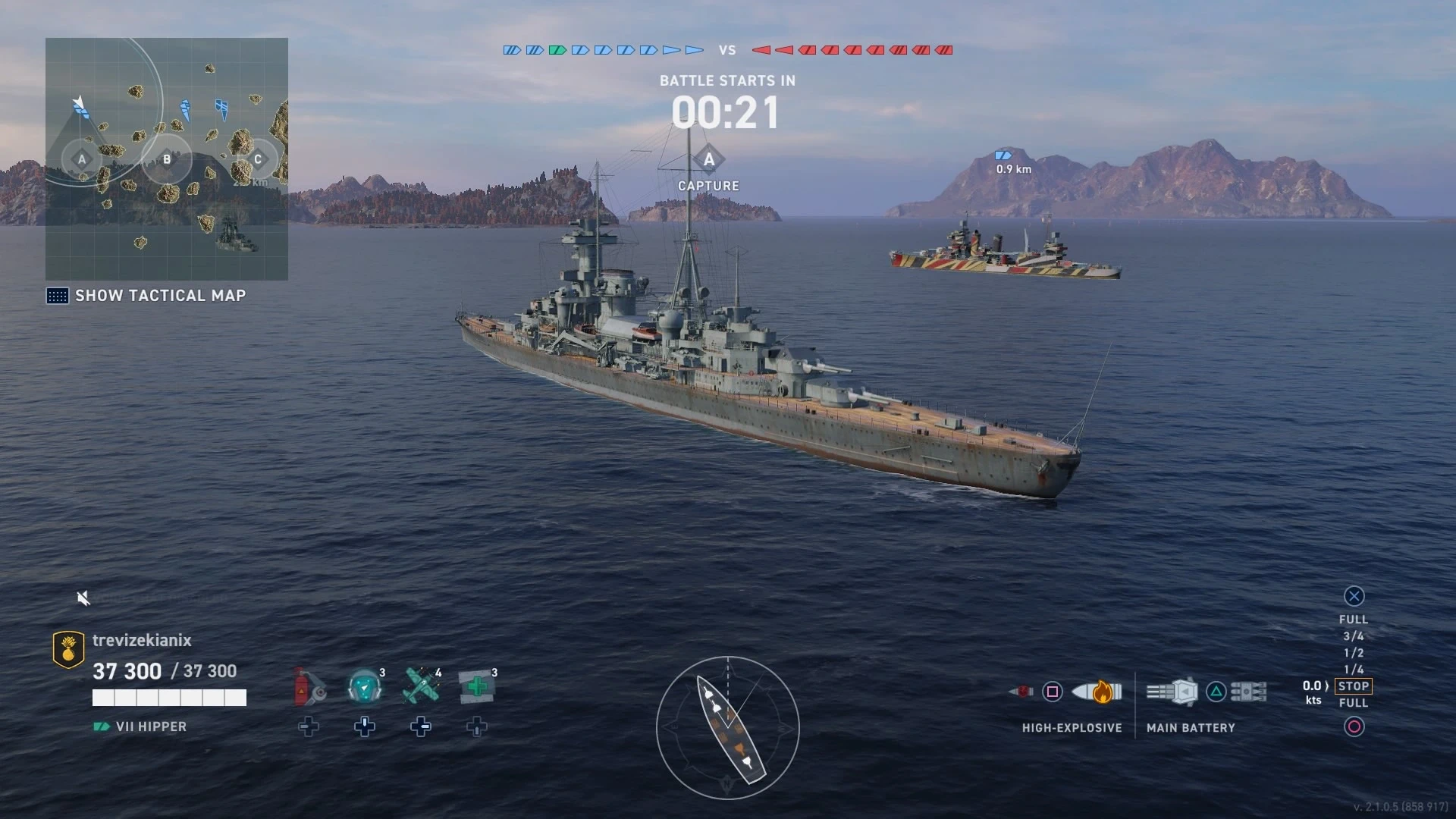The width and height of the screenshot is (1456, 819).
Task: Select the armor-piercing shell icon
Action: click(x=1021, y=692)
